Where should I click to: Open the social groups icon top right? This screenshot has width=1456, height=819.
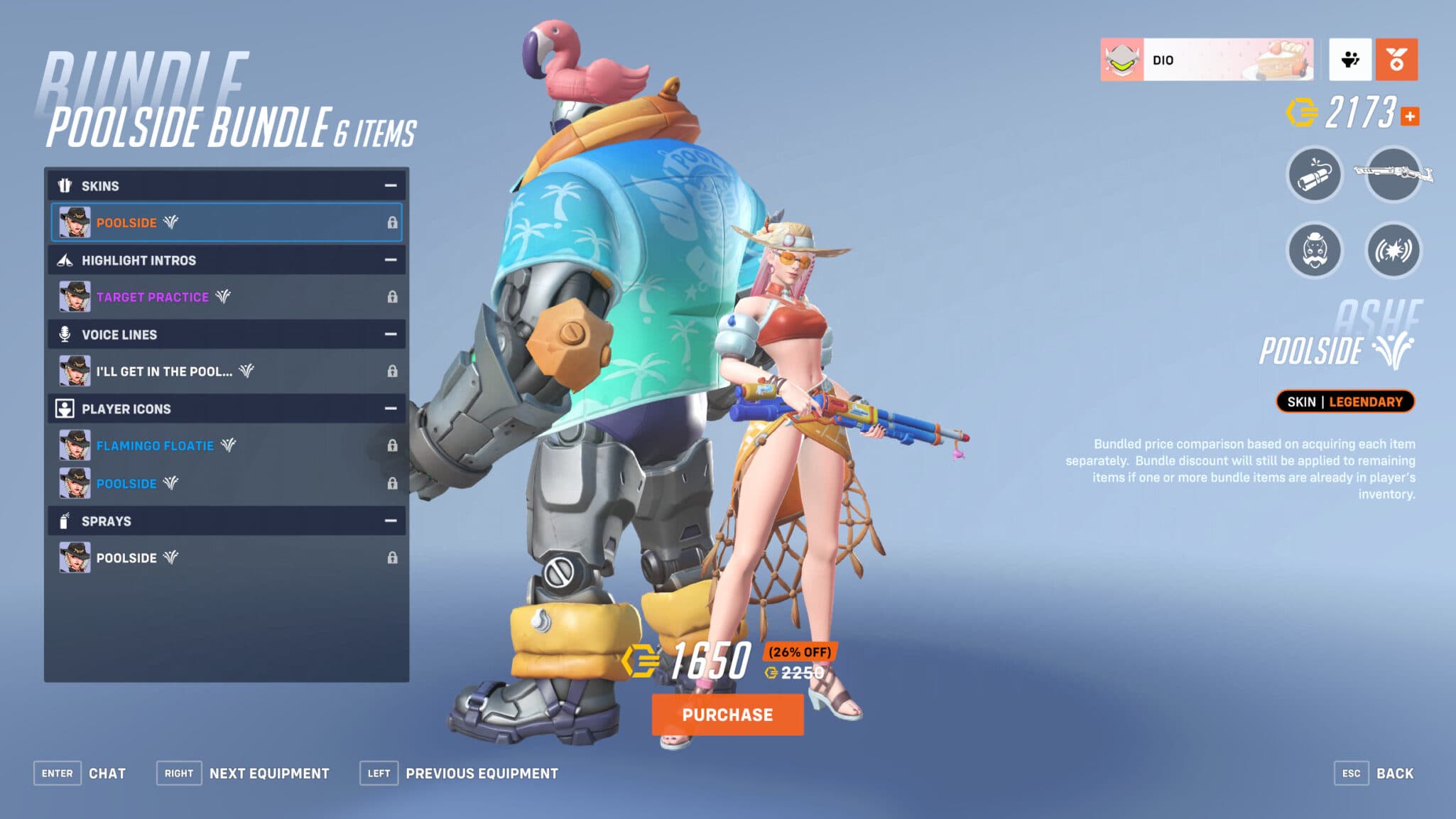click(1350, 60)
